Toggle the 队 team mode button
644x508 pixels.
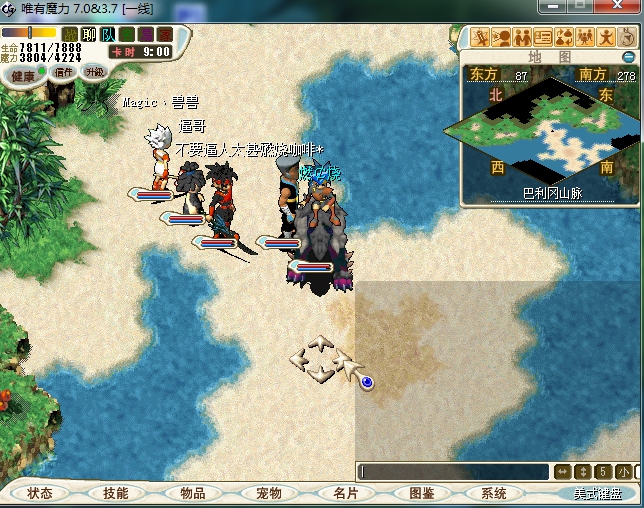(x=108, y=35)
